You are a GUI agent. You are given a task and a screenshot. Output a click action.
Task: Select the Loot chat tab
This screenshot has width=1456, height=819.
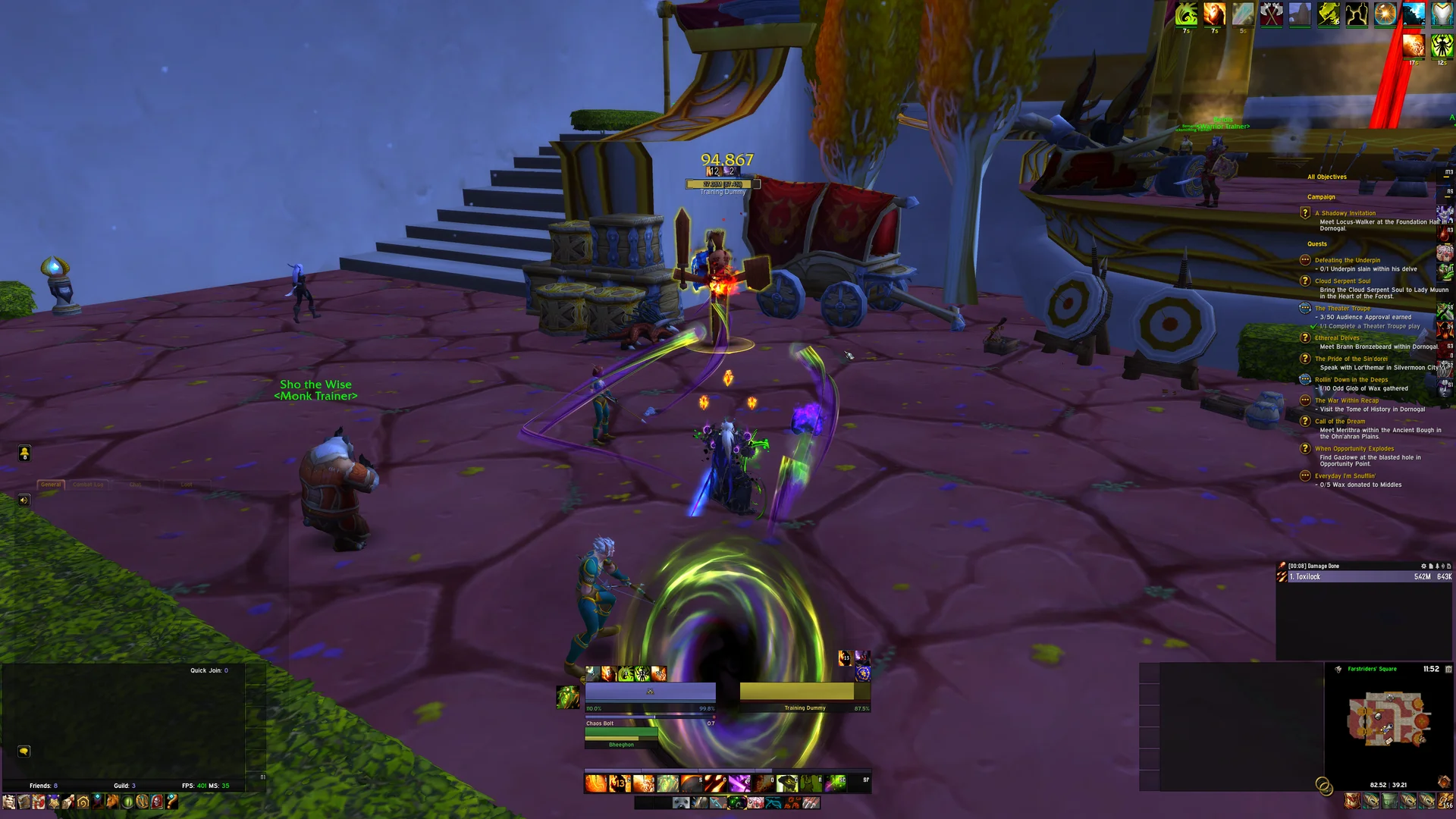coord(187,485)
